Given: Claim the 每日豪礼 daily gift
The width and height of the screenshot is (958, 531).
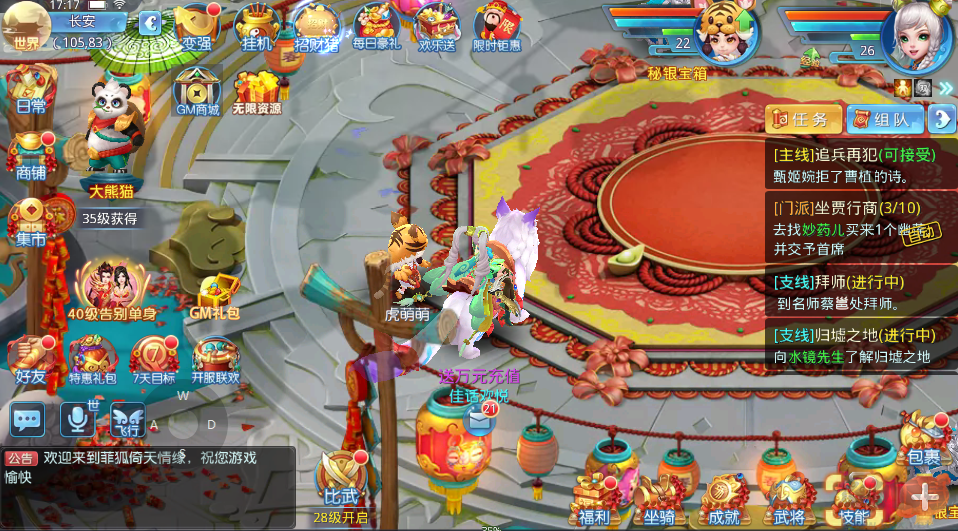Looking at the screenshot, I should pyautogui.click(x=376, y=26).
